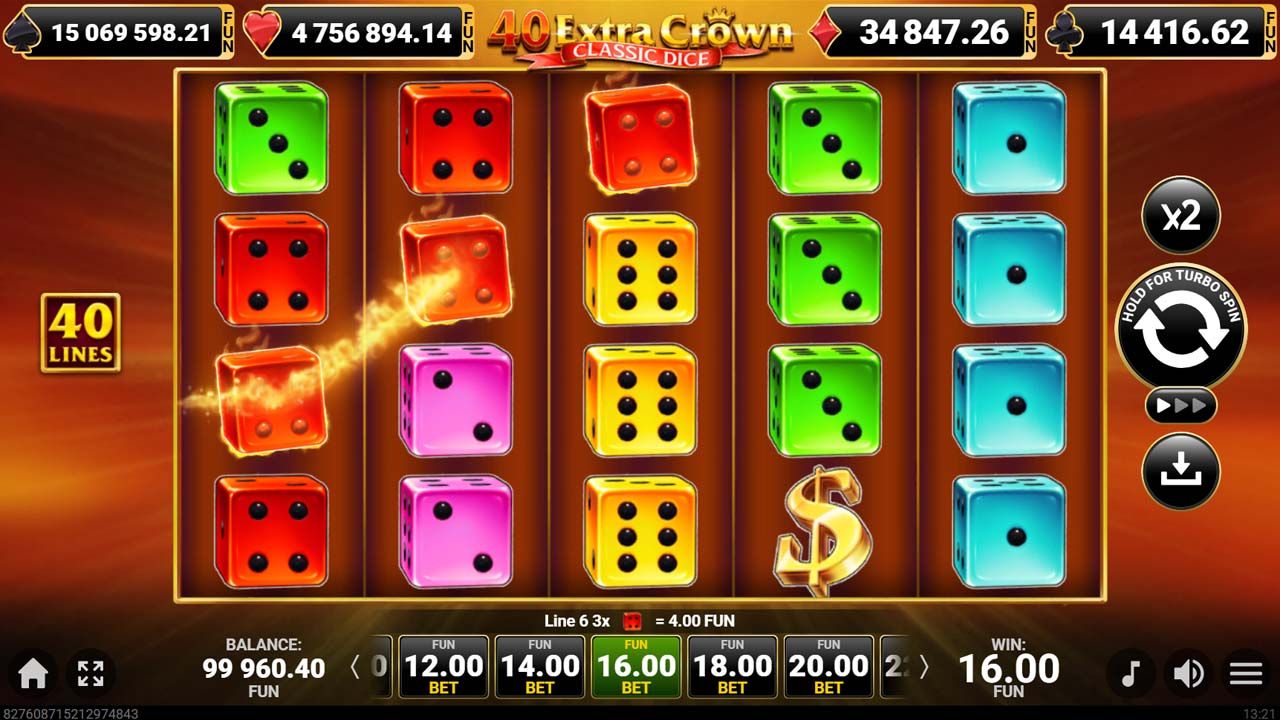The width and height of the screenshot is (1280, 720).
Task: Click the fullscreen expand icon
Action: 92,674
